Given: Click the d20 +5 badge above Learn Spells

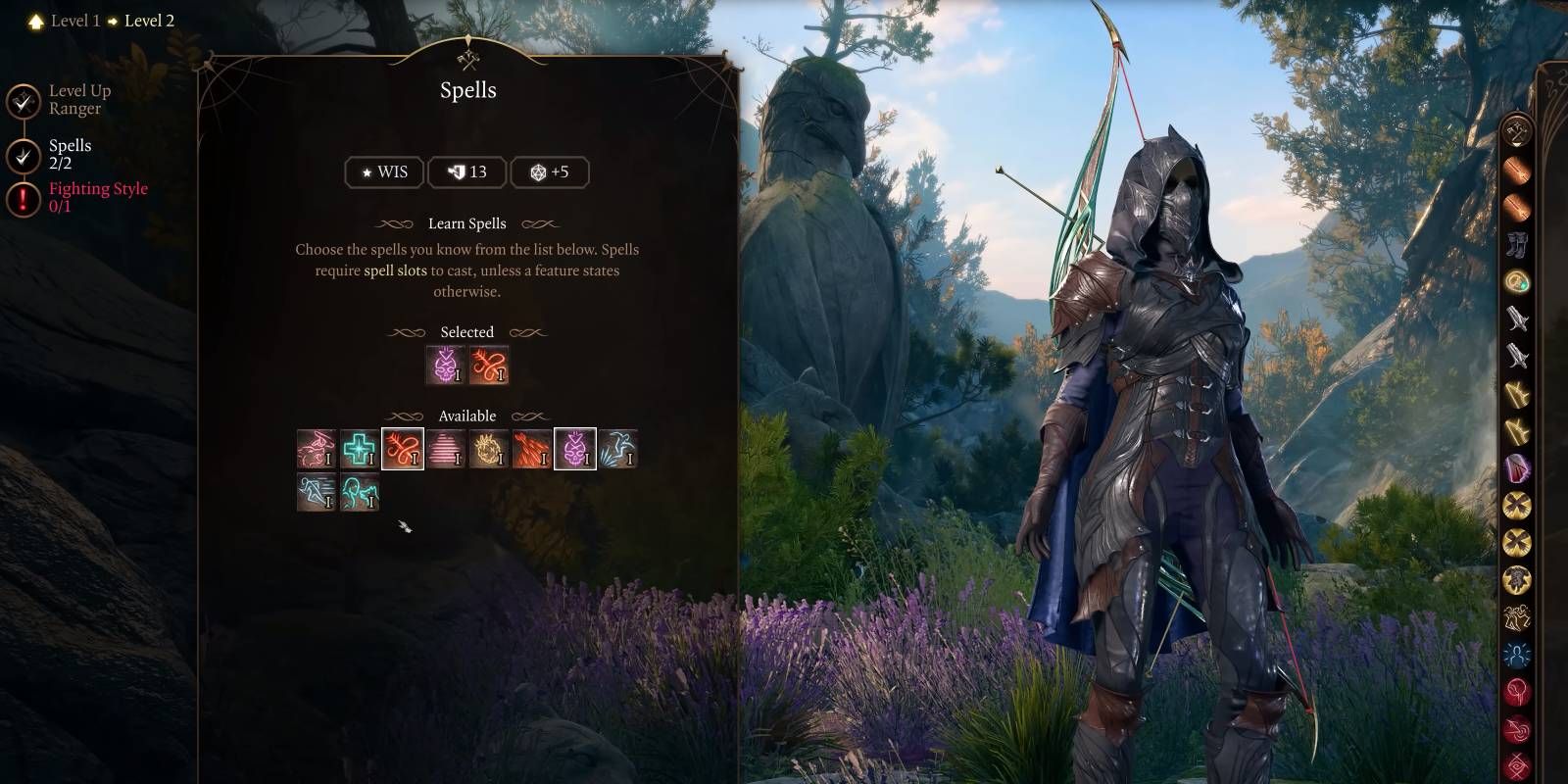Looking at the screenshot, I should coord(550,171).
